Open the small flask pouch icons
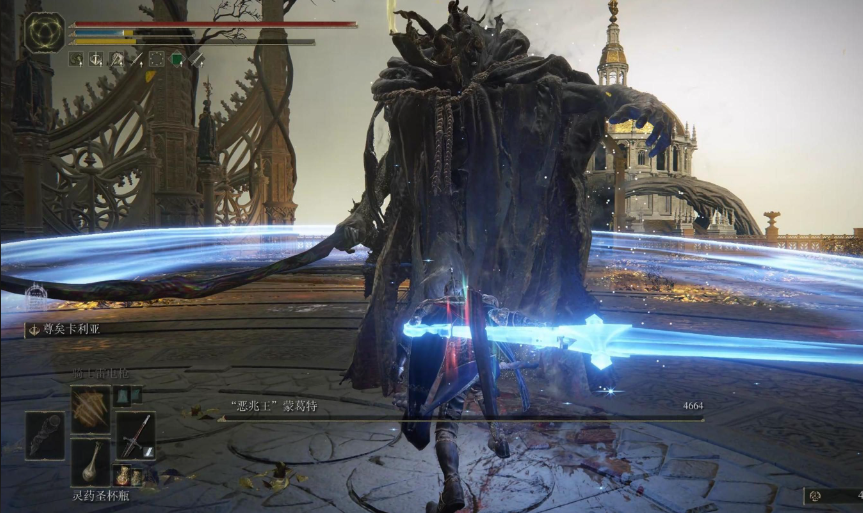The height and width of the screenshot is (513, 863). click(x=129, y=475)
